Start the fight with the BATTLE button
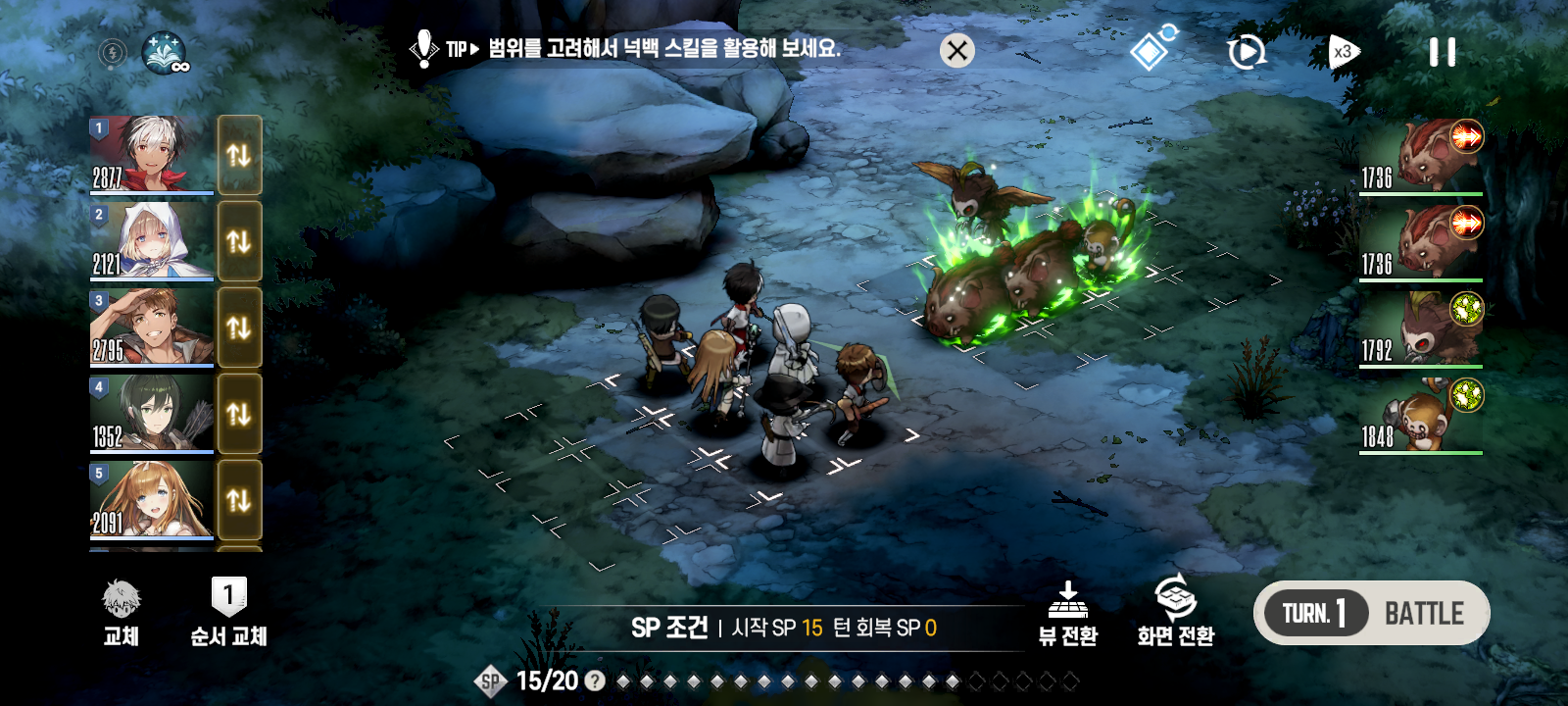The width and height of the screenshot is (1568, 706). coord(1423,614)
